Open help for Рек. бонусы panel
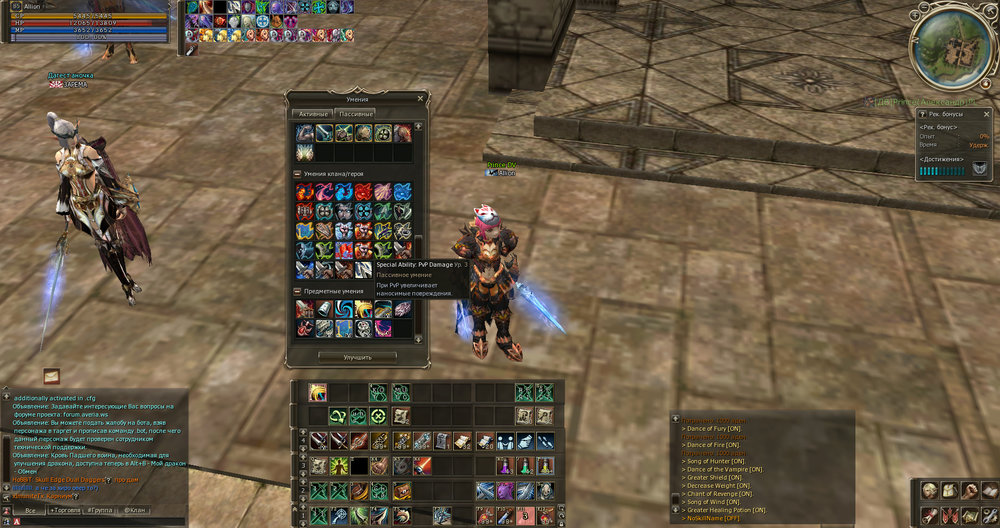 pyautogui.click(x=922, y=114)
